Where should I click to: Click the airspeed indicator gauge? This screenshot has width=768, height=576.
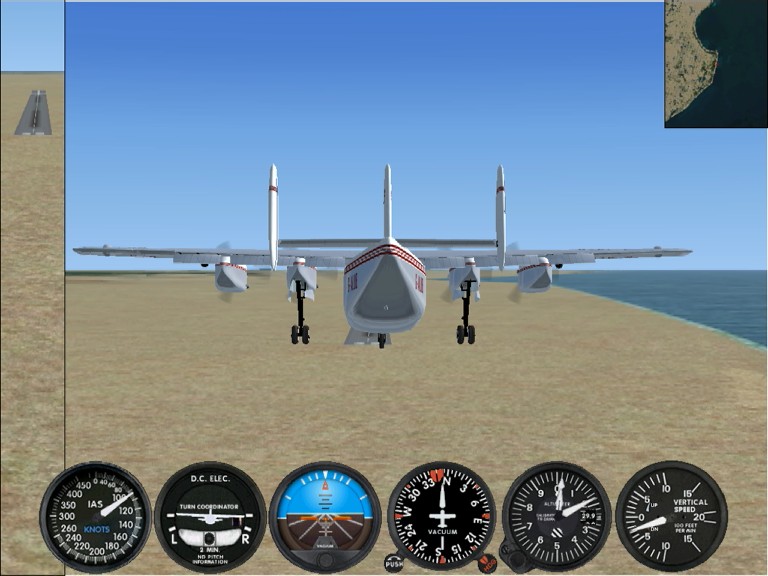coord(96,516)
